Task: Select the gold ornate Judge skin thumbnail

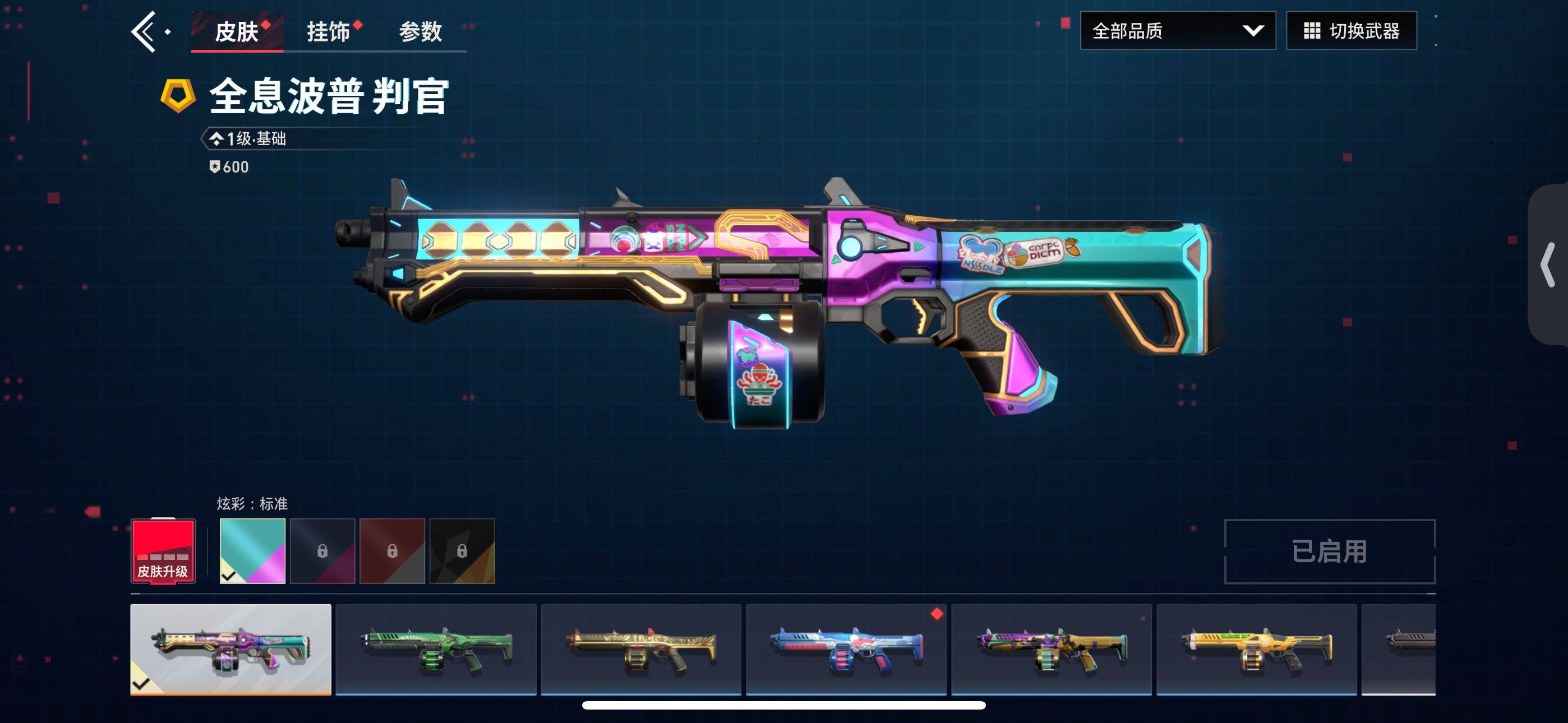Action: 641,650
